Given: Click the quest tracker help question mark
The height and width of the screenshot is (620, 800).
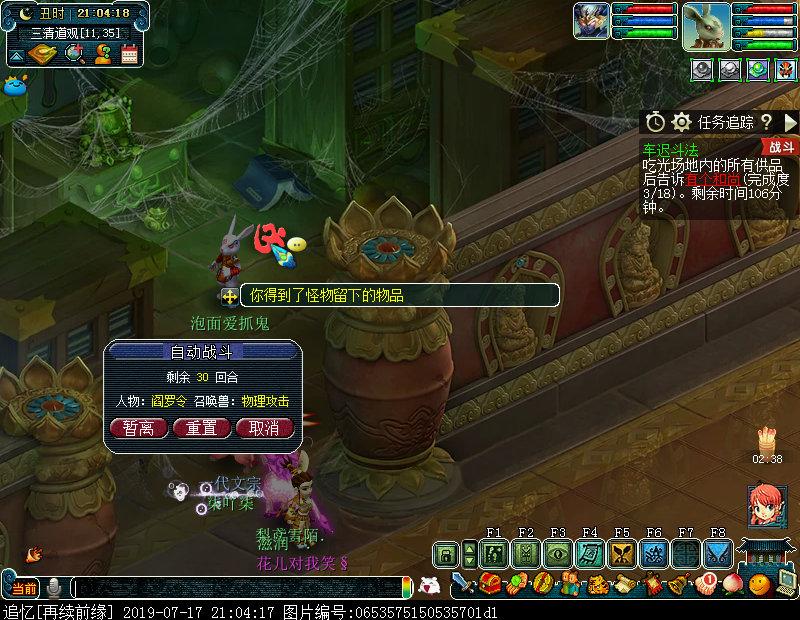Looking at the screenshot, I should pyautogui.click(x=766, y=122).
